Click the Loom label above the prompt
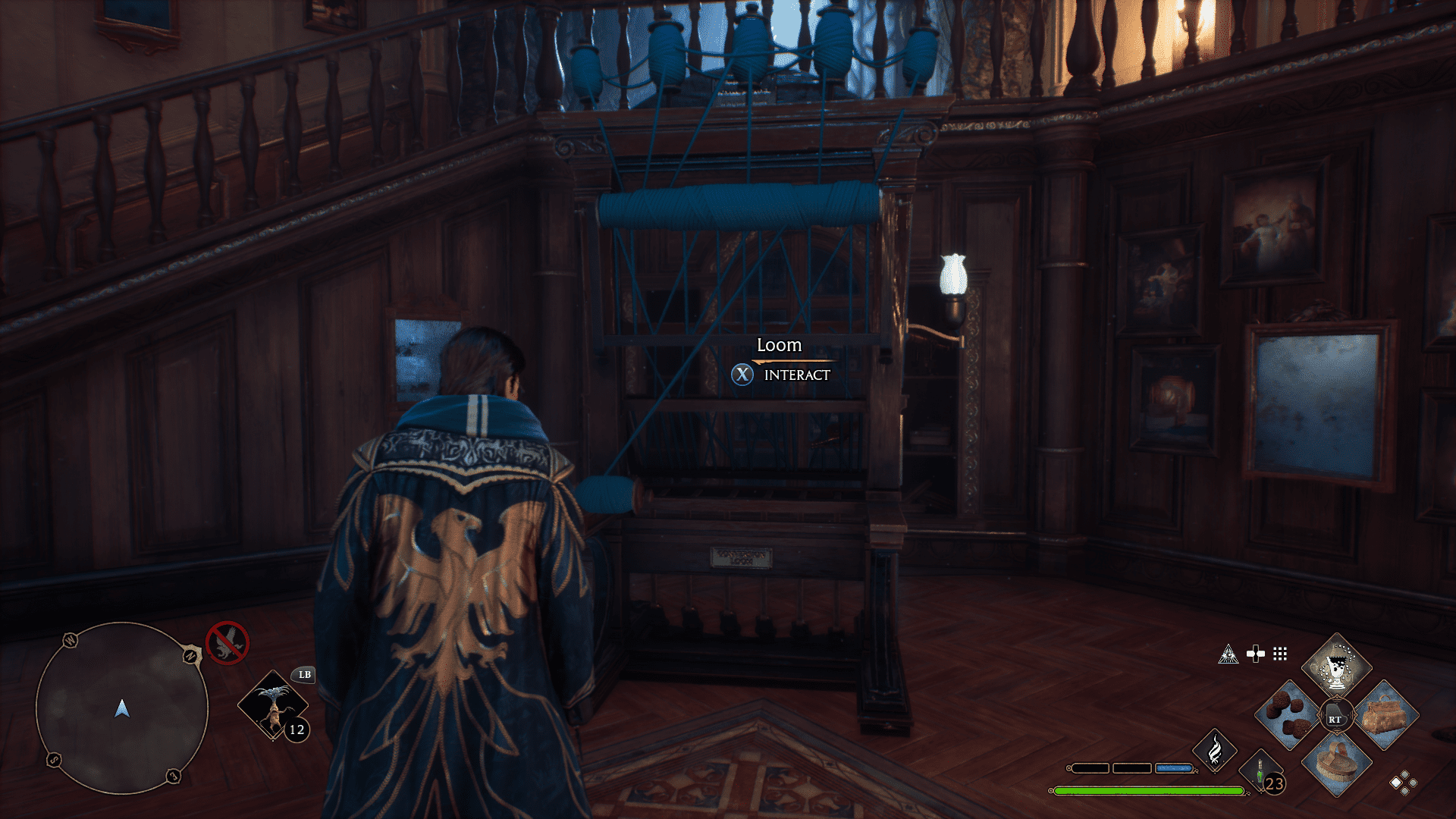Viewport: 1456px width, 819px height. coord(780,345)
